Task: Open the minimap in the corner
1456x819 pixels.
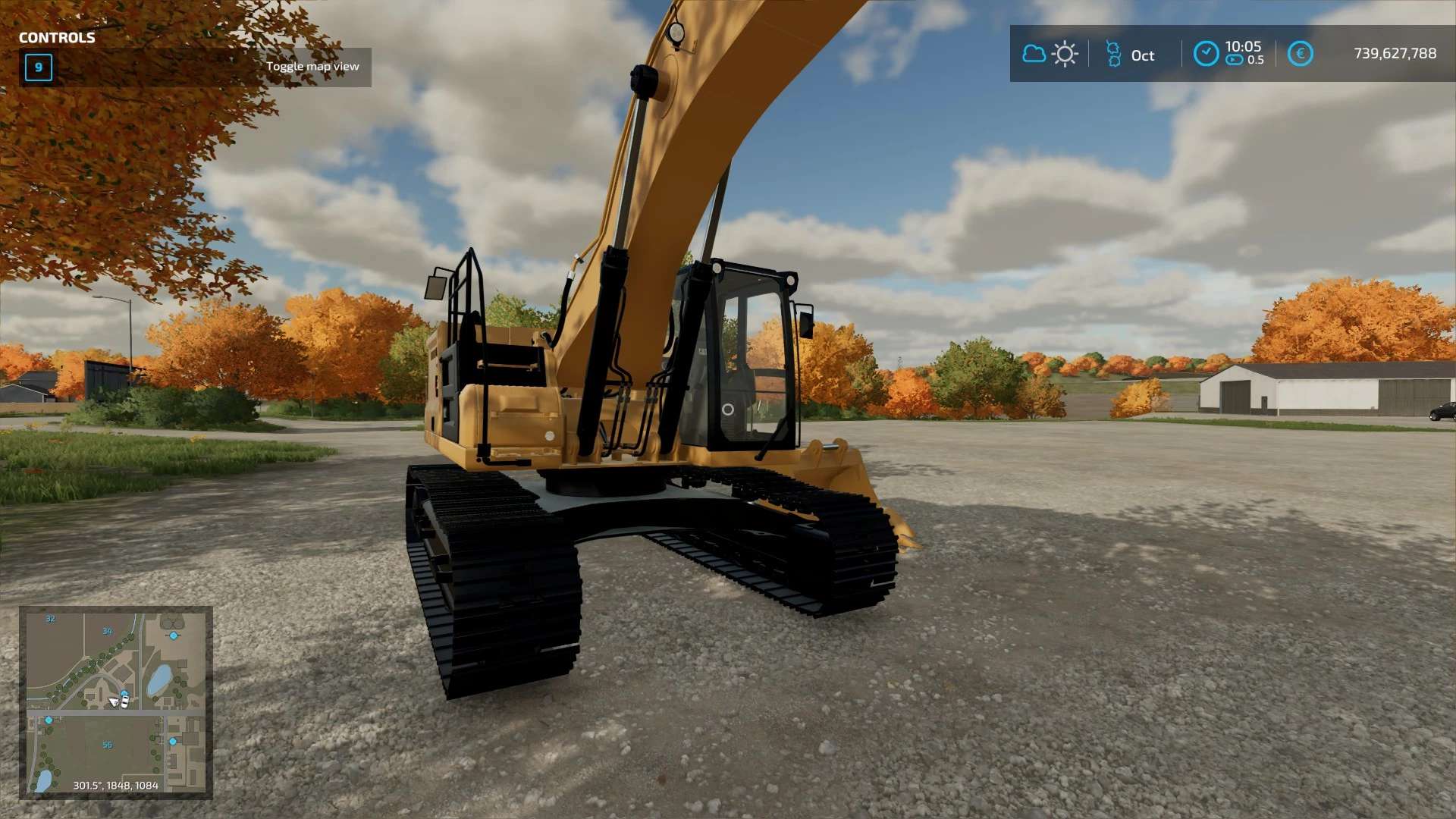Action: click(115, 702)
